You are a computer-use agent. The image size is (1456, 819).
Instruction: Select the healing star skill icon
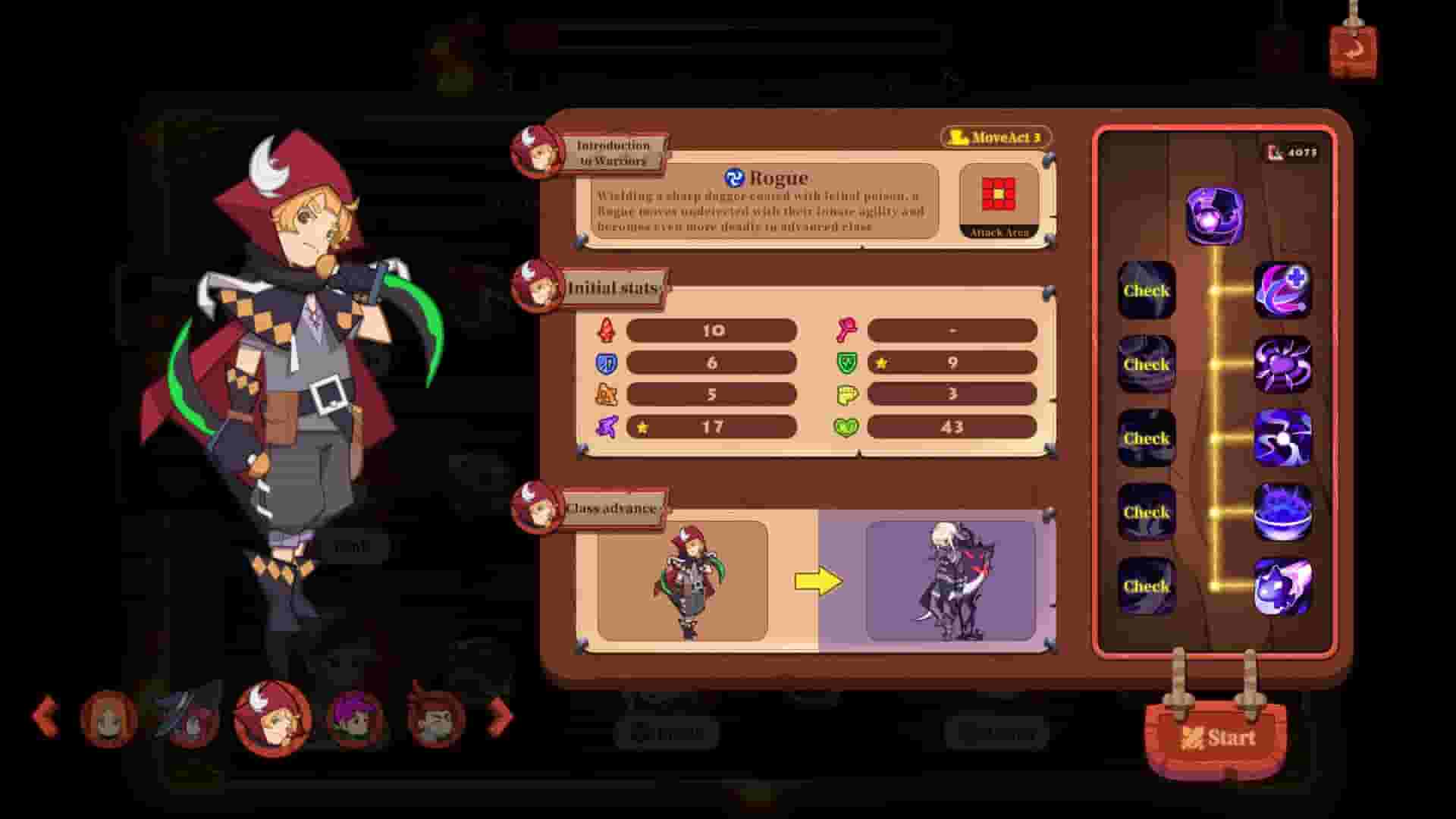coord(1285,292)
